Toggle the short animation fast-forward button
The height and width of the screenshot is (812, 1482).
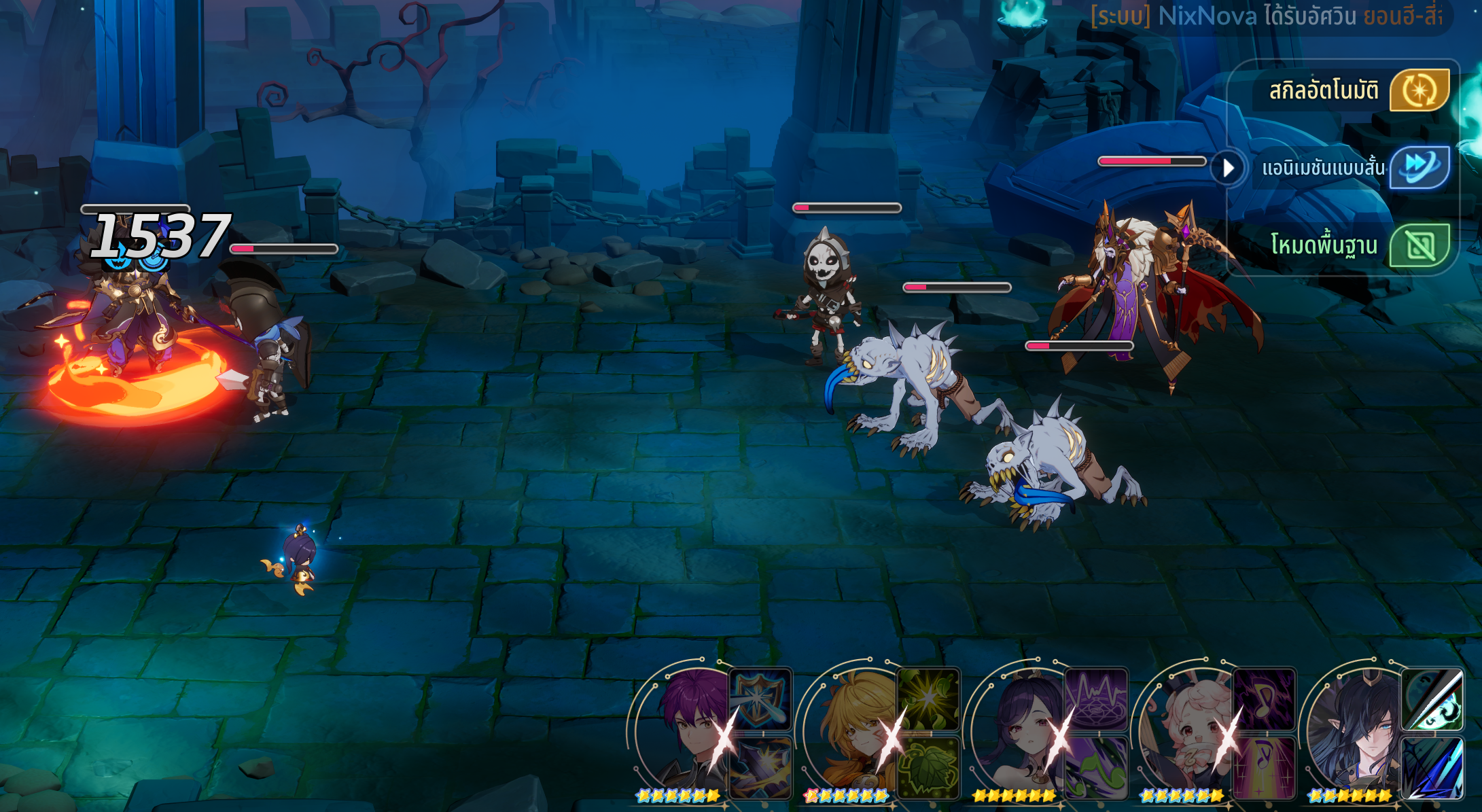coord(1419,167)
